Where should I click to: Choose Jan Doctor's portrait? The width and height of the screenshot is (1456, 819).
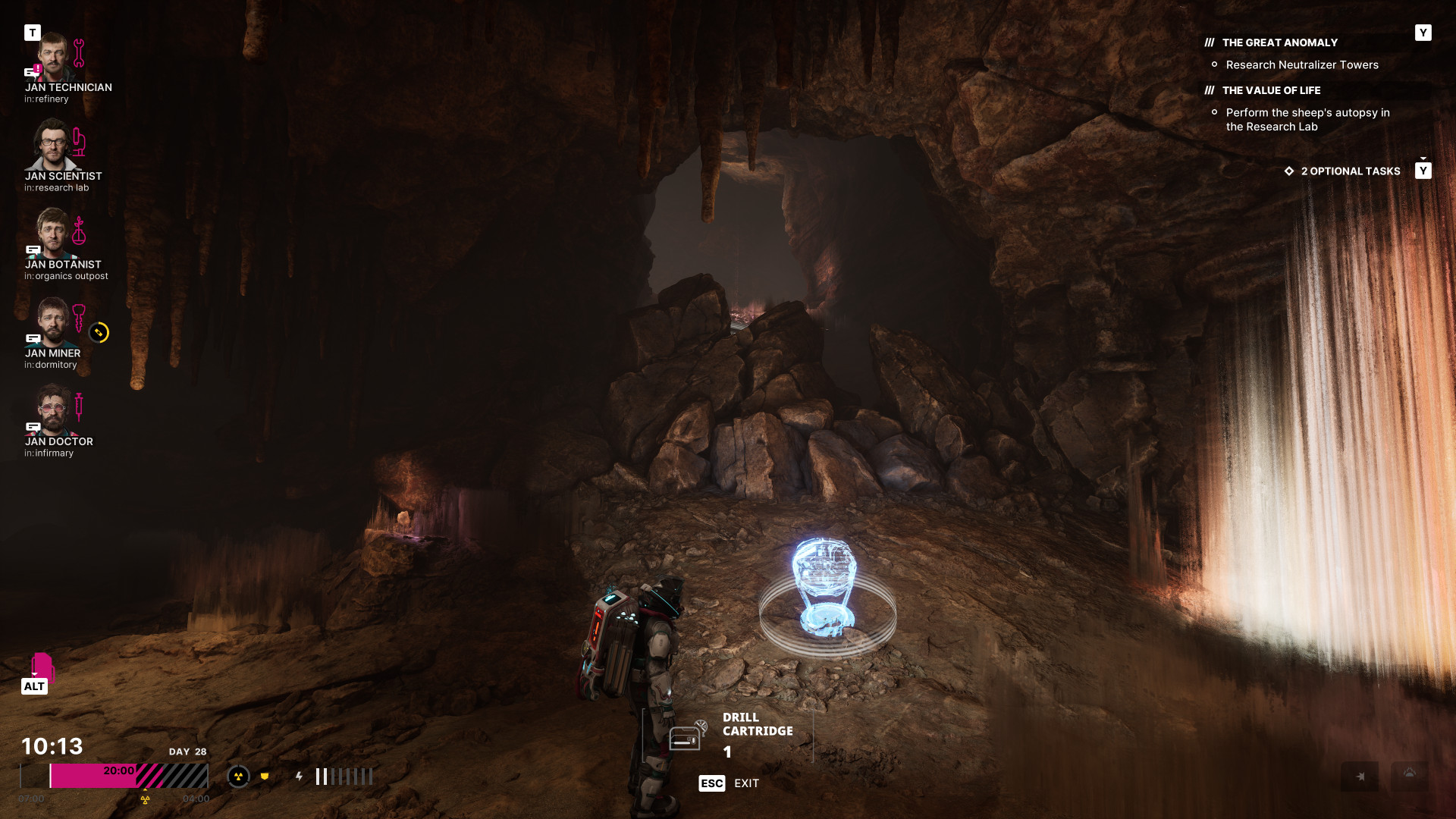click(53, 410)
